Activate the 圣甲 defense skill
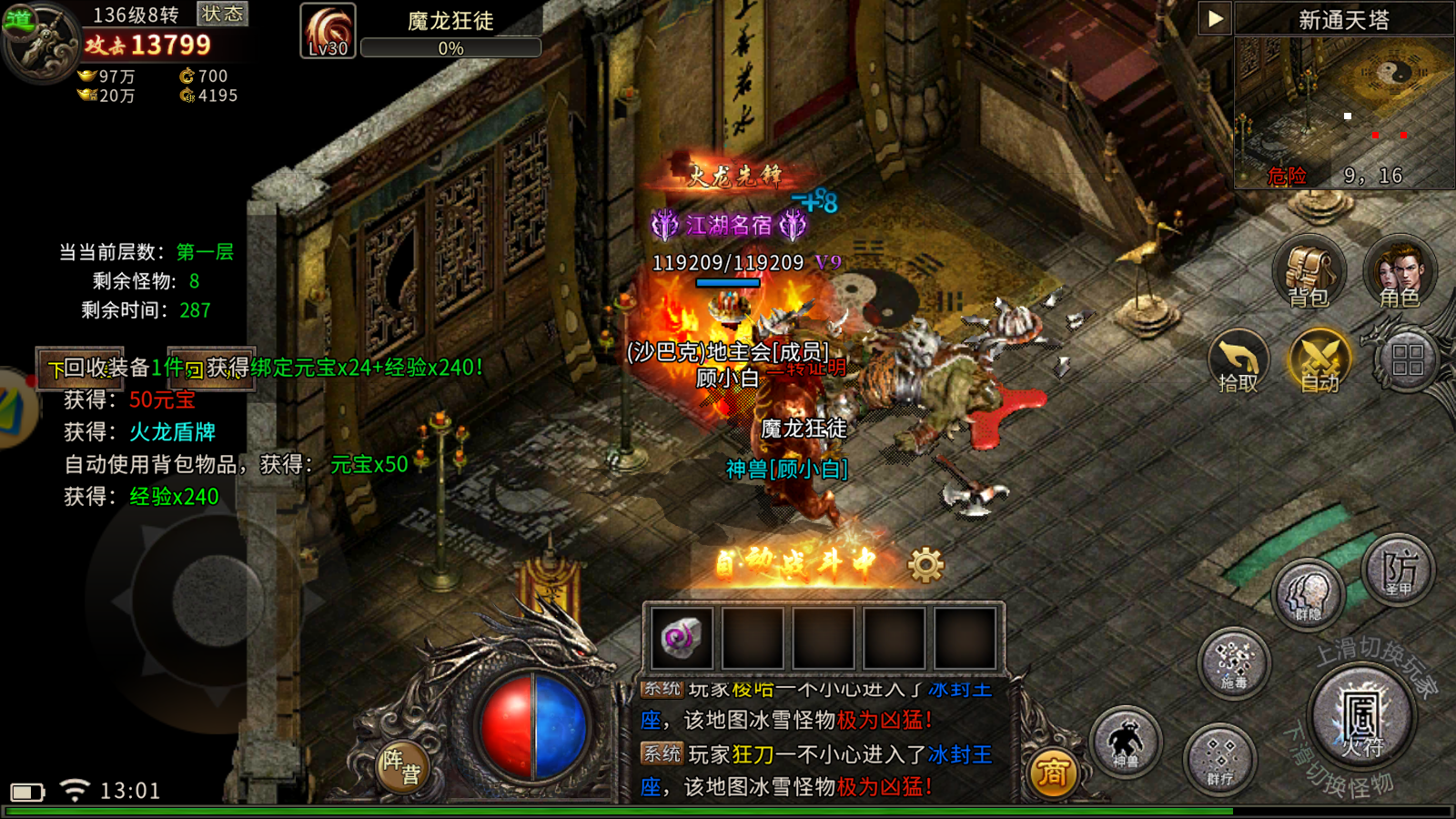Viewport: 1456px width, 819px height. (x=1399, y=571)
